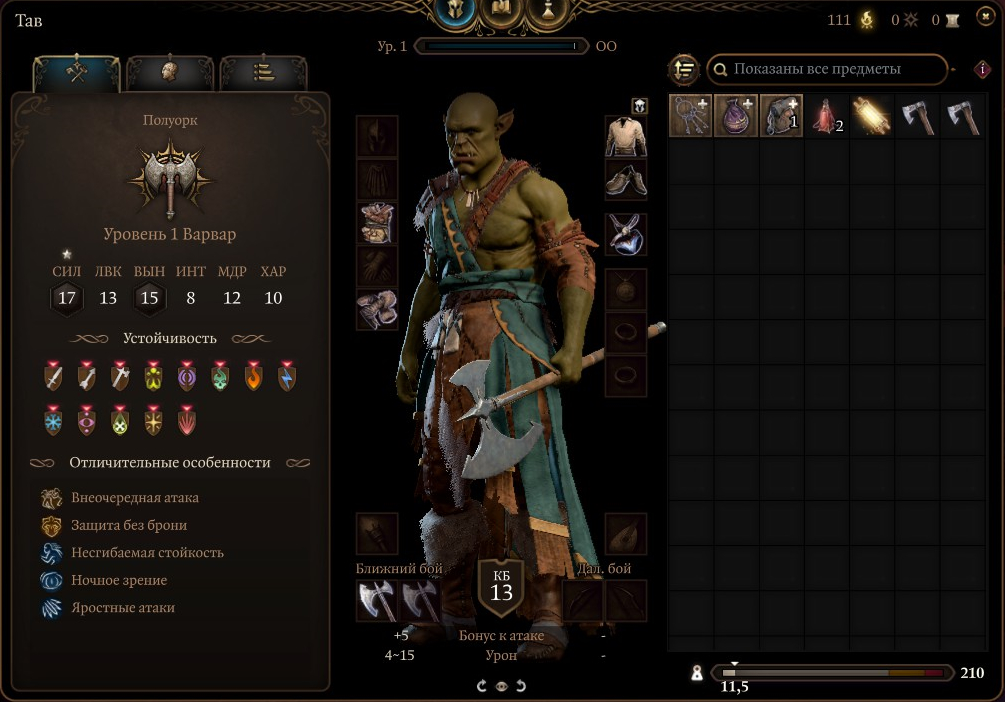Image resolution: width=1005 pixels, height=702 pixels.
Task: Select the equipped shoes slot
Action: pos(626,180)
